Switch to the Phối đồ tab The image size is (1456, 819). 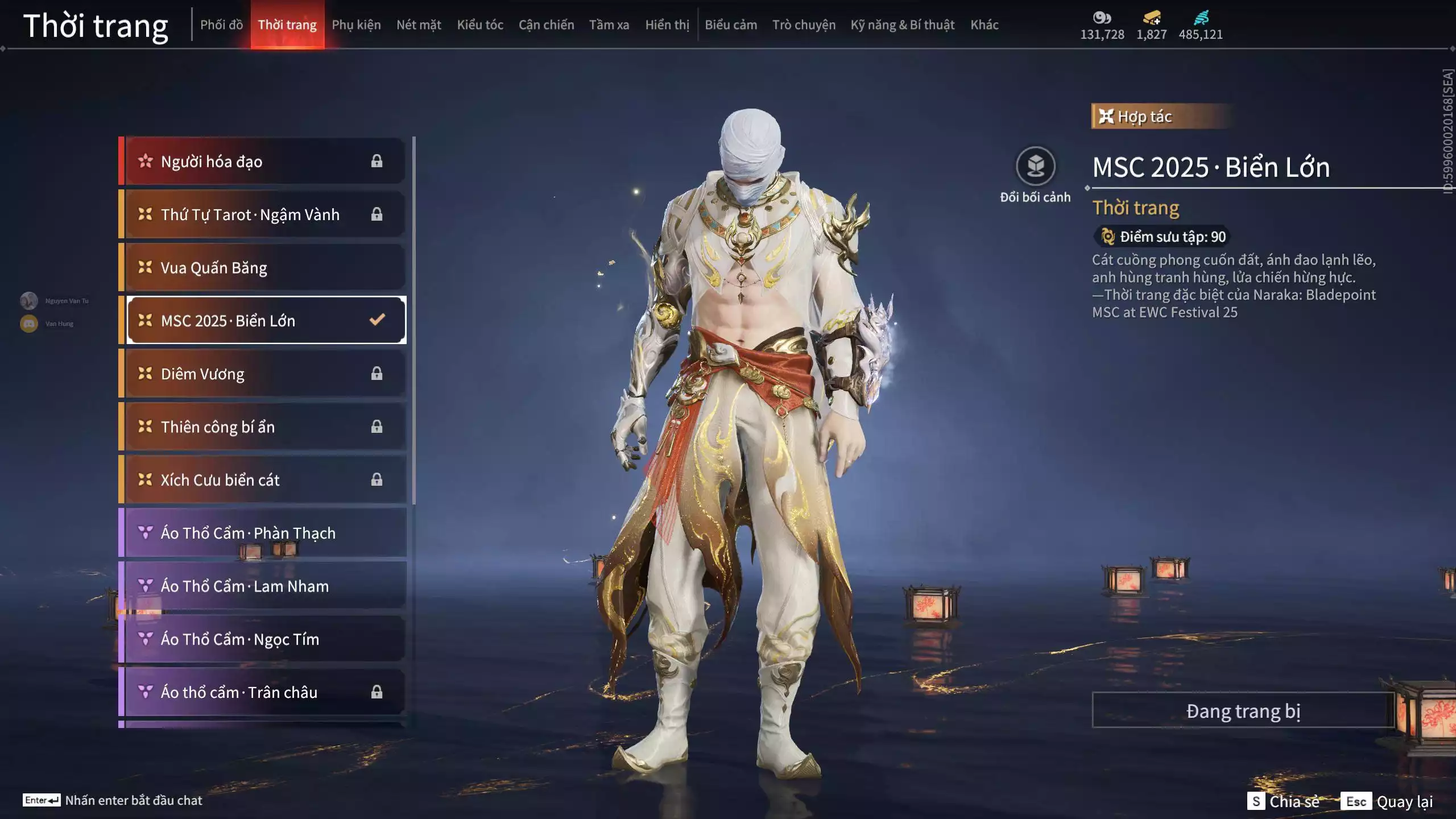tap(221, 25)
